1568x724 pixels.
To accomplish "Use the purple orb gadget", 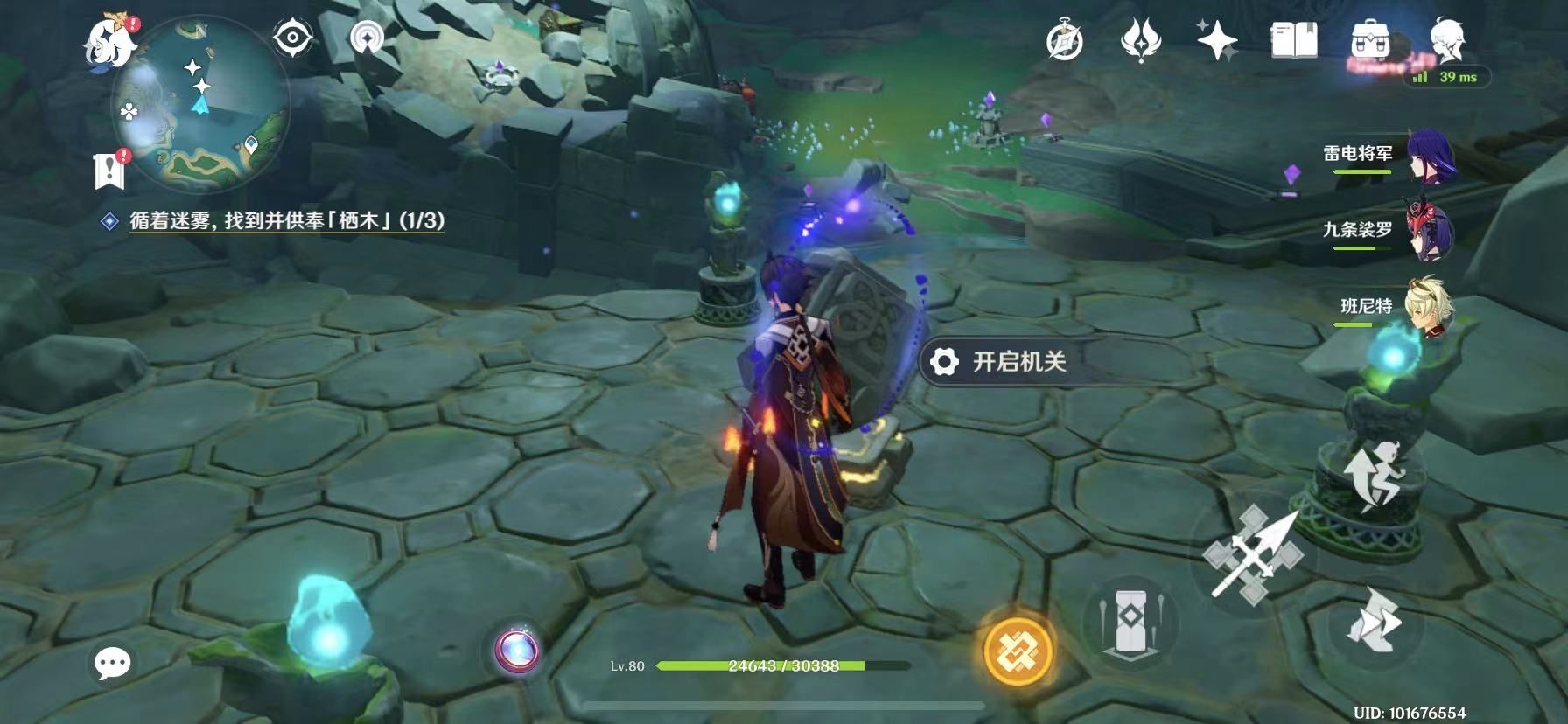I will click(x=516, y=651).
